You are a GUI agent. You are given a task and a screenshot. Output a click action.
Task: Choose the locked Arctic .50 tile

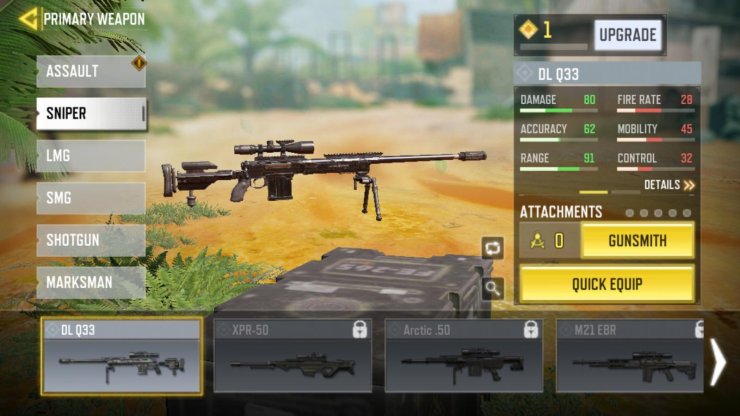click(x=464, y=356)
